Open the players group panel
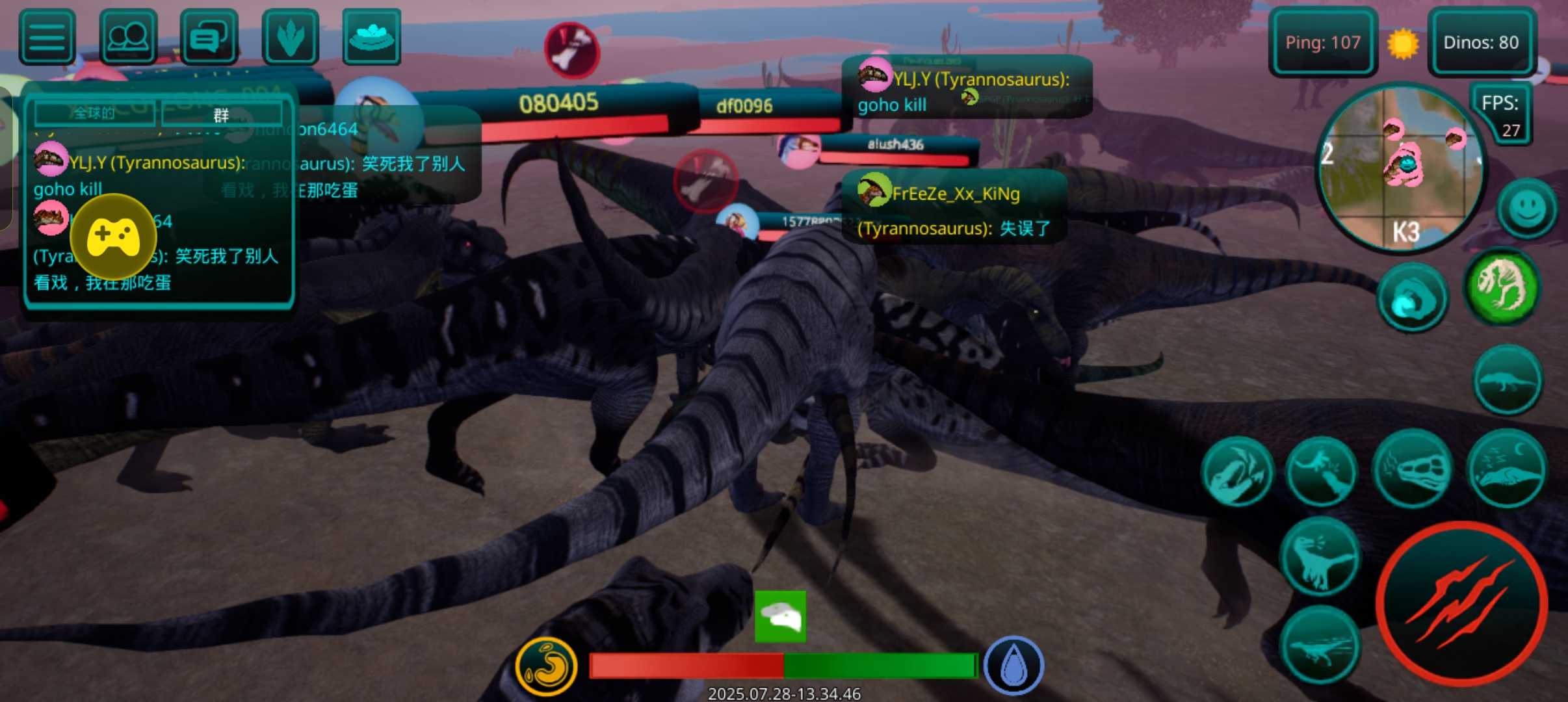 (128, 37)
